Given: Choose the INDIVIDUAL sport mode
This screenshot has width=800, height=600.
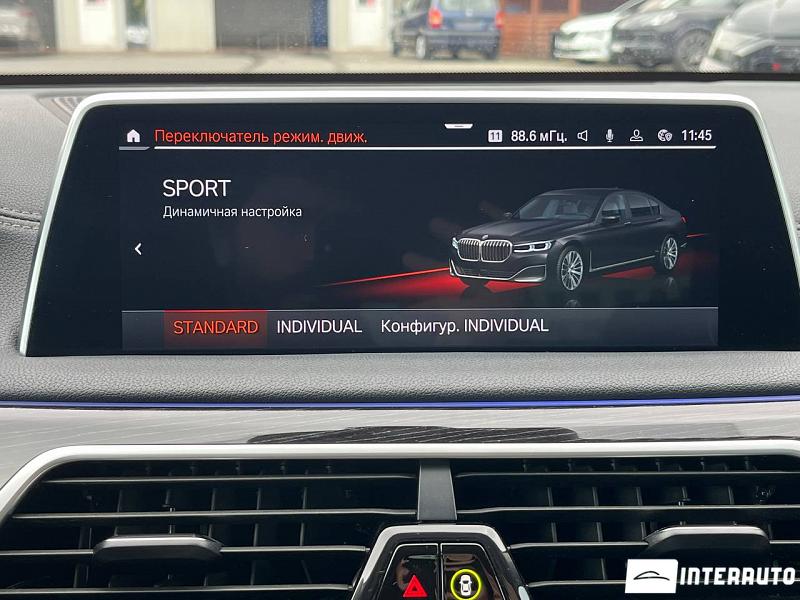Looking at the screenshot, I should tap(319, 327).
